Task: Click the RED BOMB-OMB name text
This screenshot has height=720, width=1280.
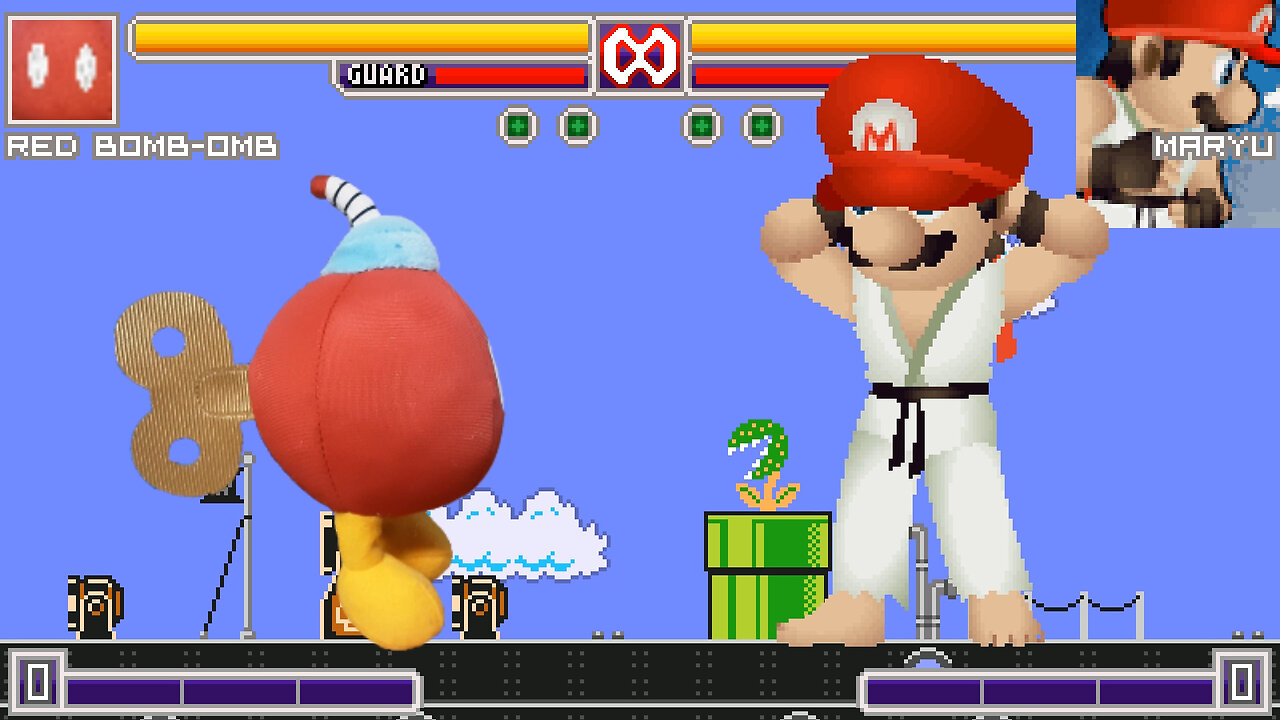Action: tap(140, 146)
